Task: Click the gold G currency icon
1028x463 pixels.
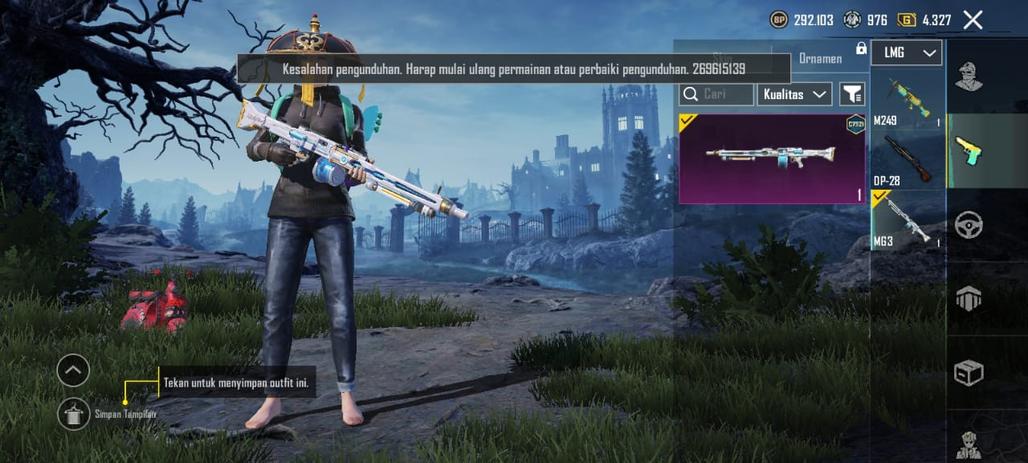Action: point(907,20)
